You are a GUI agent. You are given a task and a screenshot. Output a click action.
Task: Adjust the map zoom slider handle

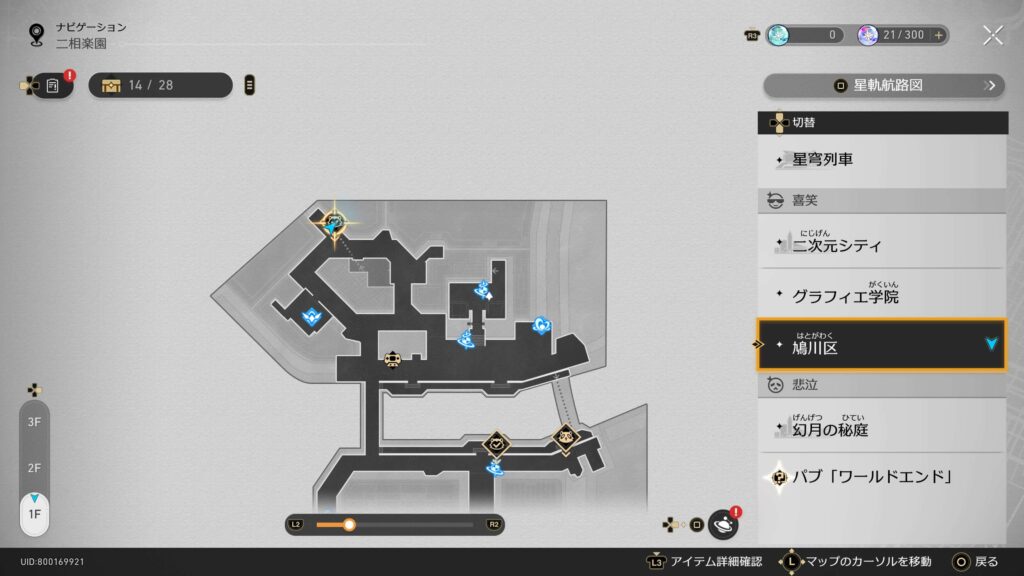(349, 524)
